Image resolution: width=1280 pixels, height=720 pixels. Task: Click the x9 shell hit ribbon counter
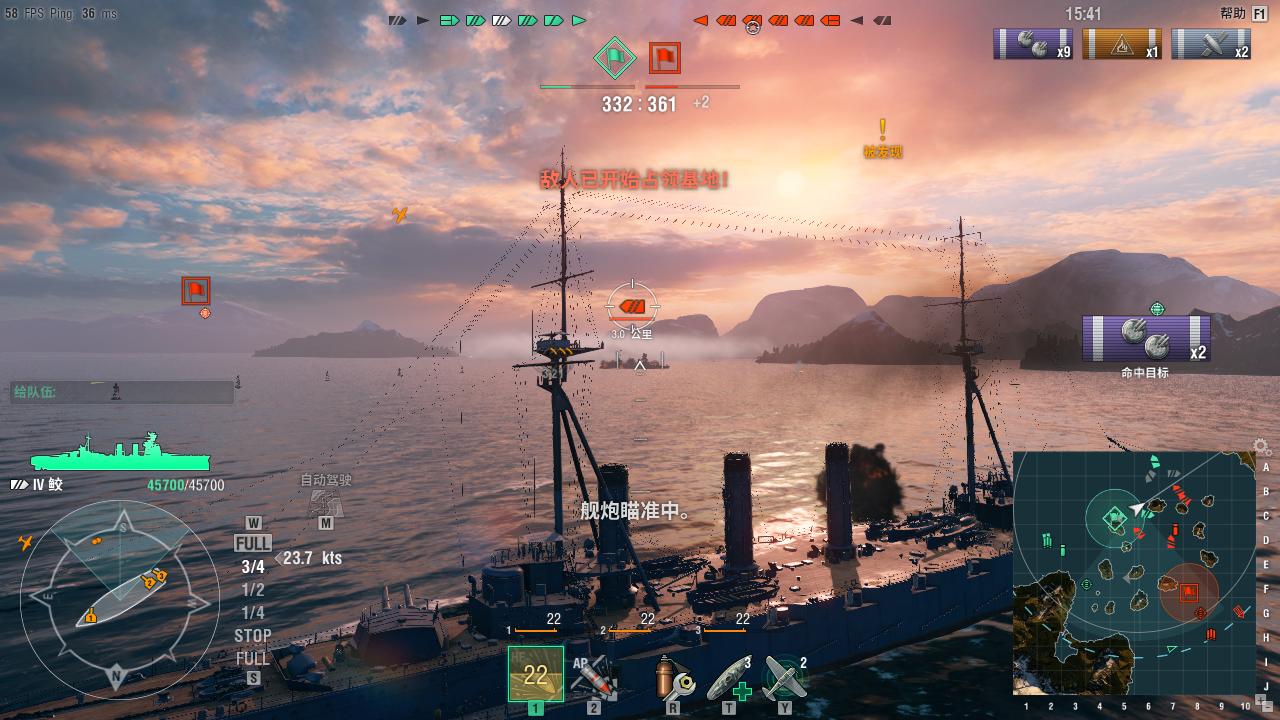[1034, 44]
